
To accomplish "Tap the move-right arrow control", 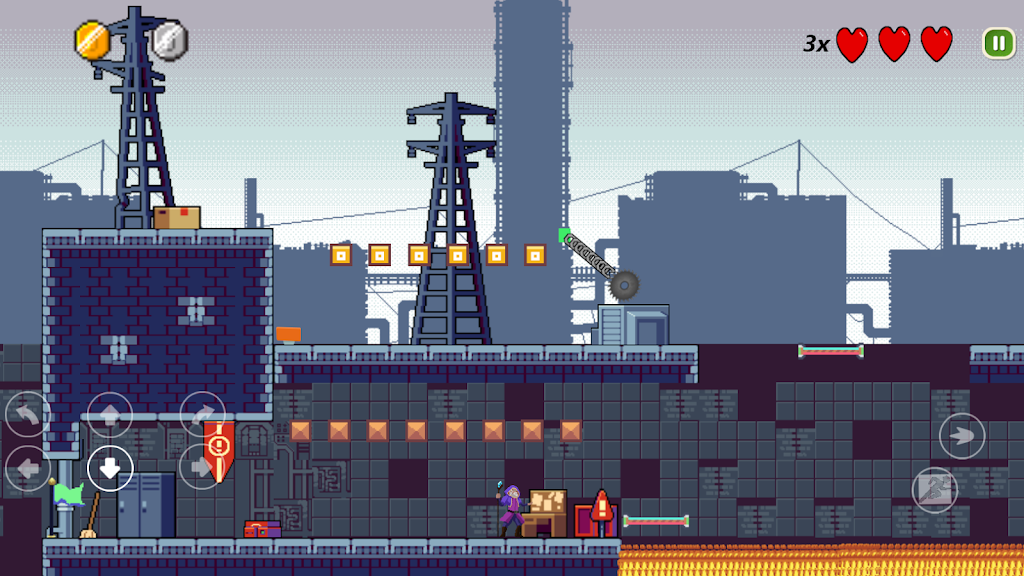I will [x=201, y=467].
